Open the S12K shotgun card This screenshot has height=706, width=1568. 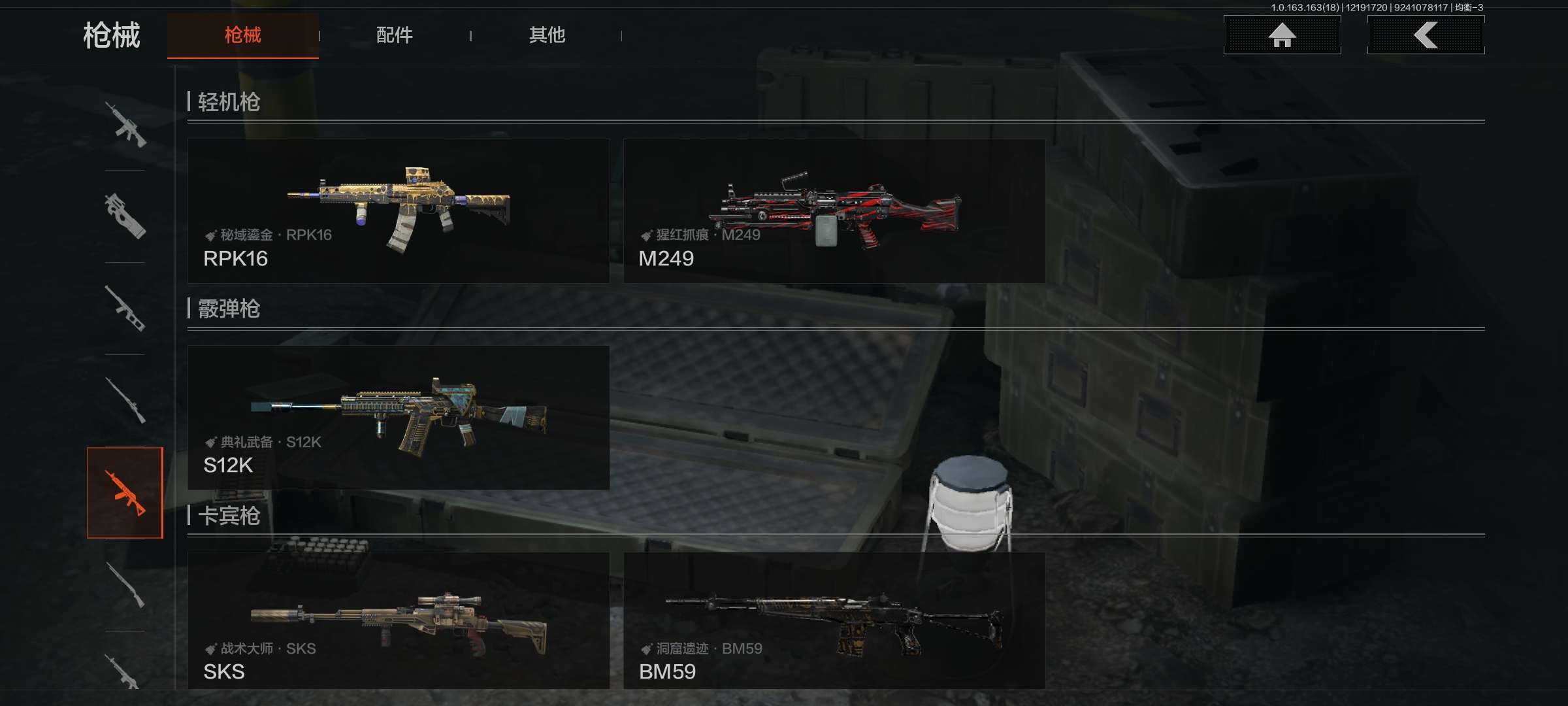point(399,417)
